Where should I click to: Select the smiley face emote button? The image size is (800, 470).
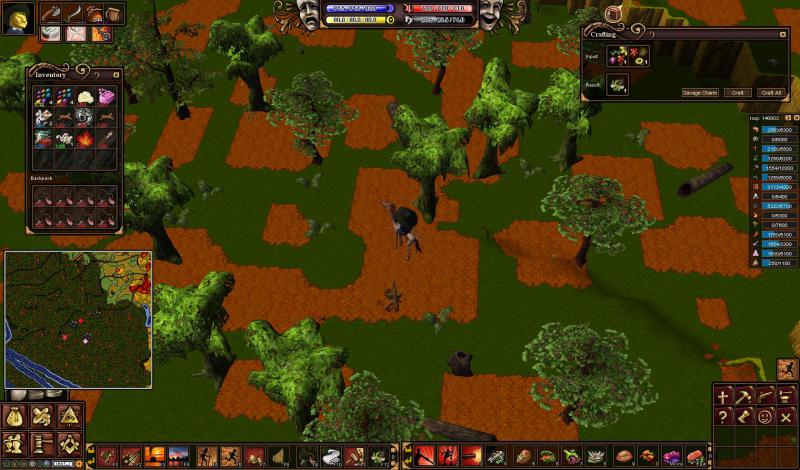[766, 416]
